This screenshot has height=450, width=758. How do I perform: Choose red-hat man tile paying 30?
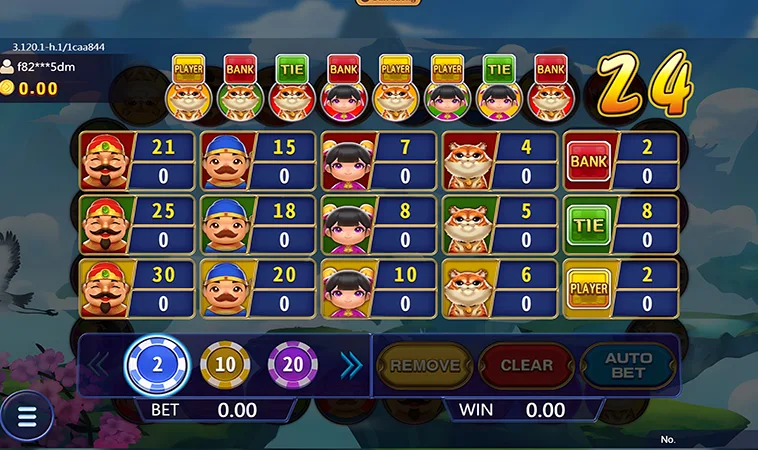pyautogui.click(x=137, y=289)
